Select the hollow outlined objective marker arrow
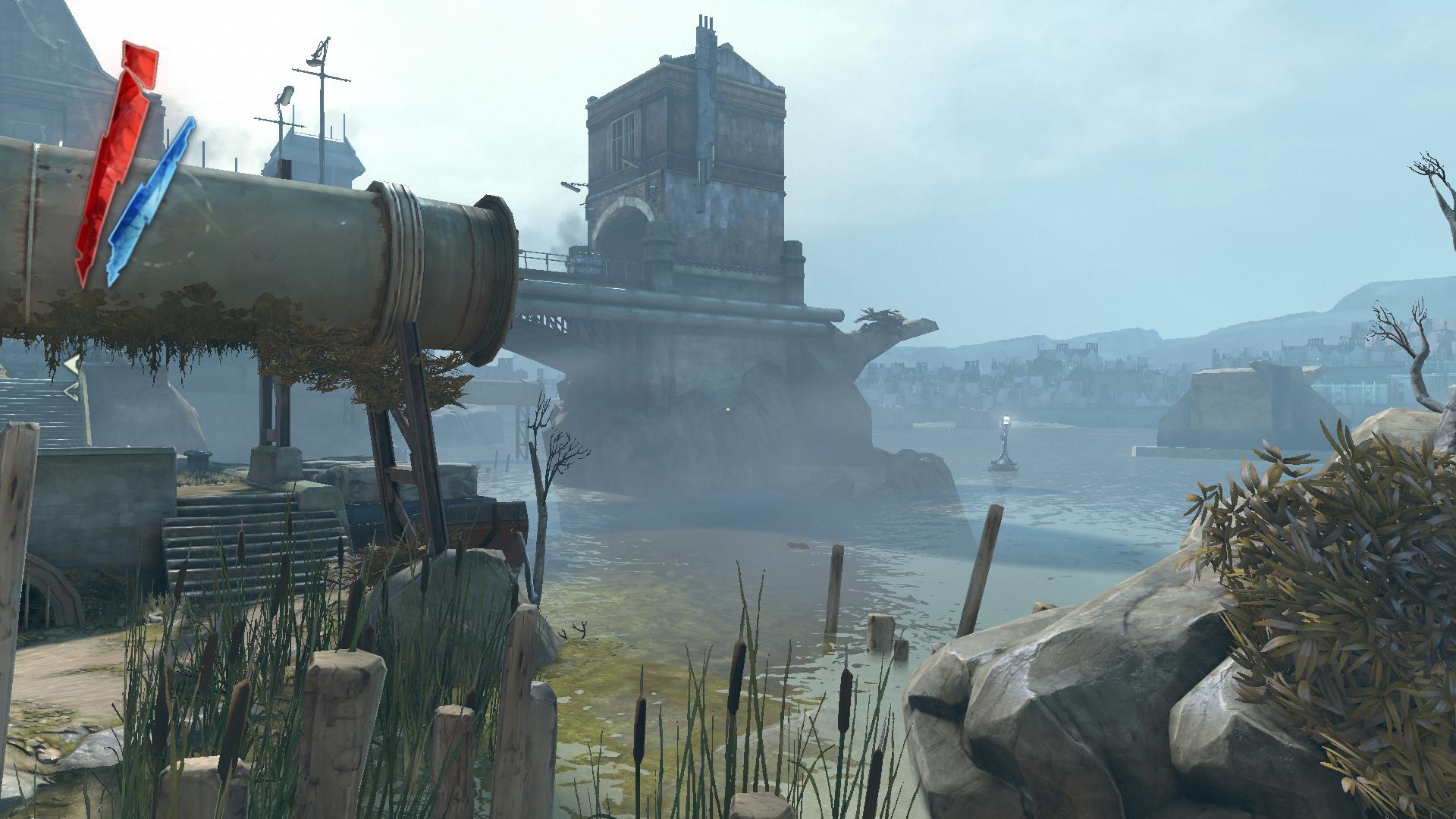Image resolution: width=1456 pixels, height=819 pixels. [x=71, y=391]
